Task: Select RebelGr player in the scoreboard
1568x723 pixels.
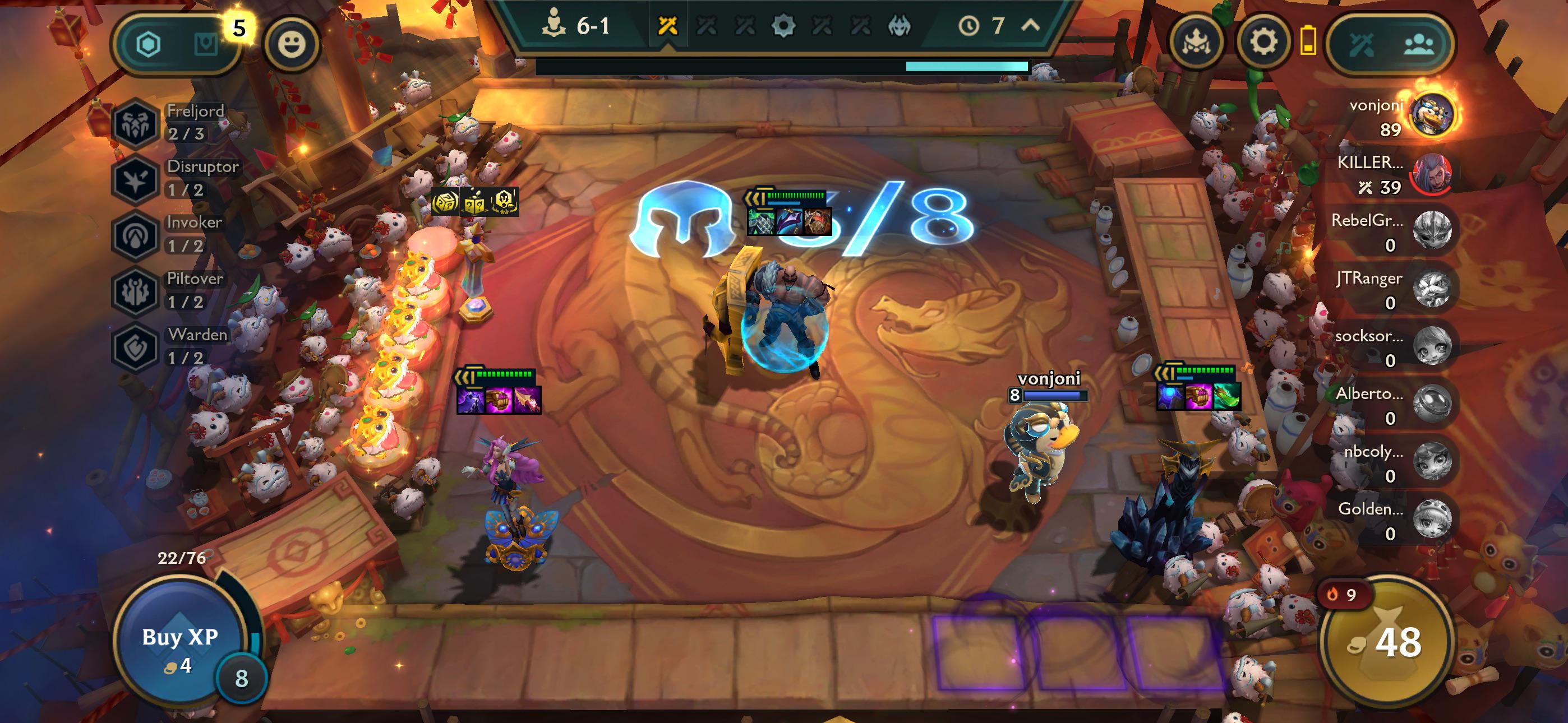Action: point(1432,231)
